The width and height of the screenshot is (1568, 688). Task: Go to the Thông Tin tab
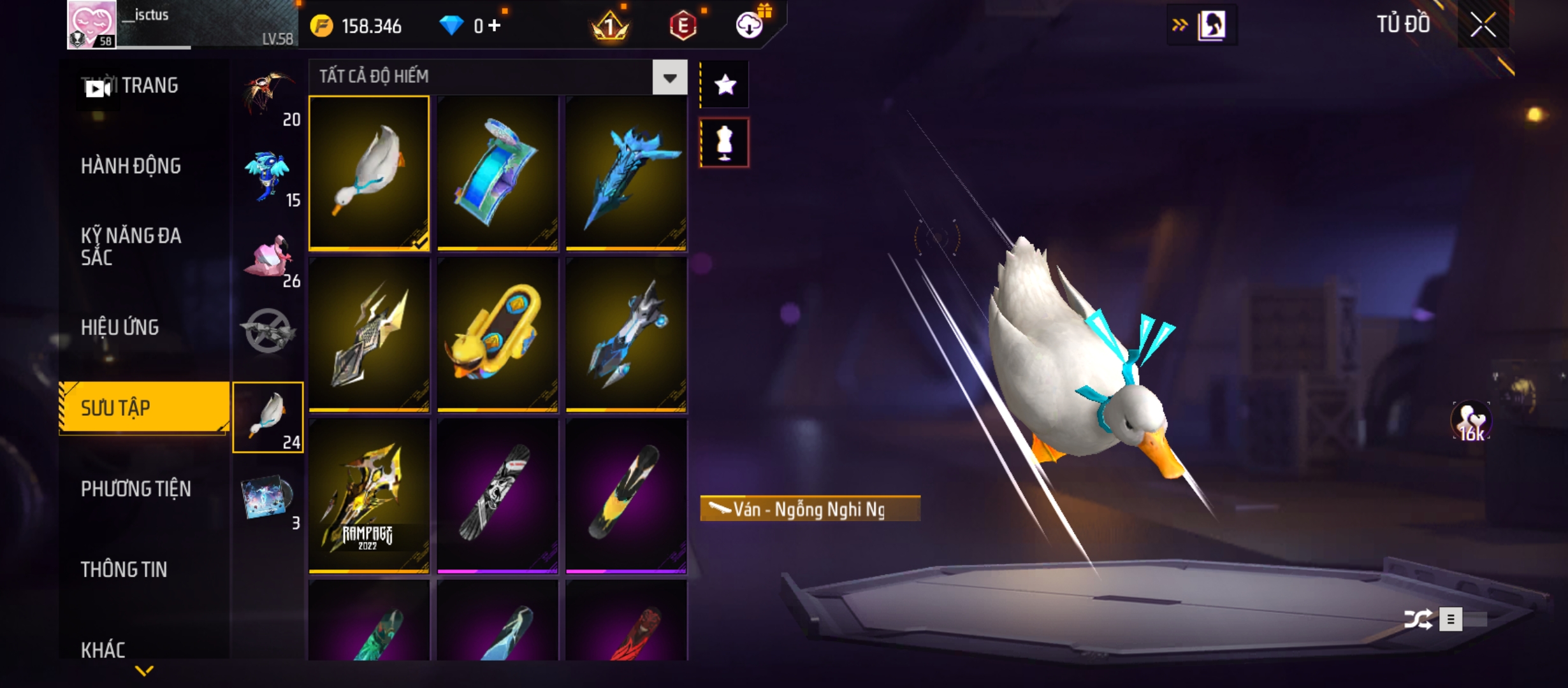[124, 570]
